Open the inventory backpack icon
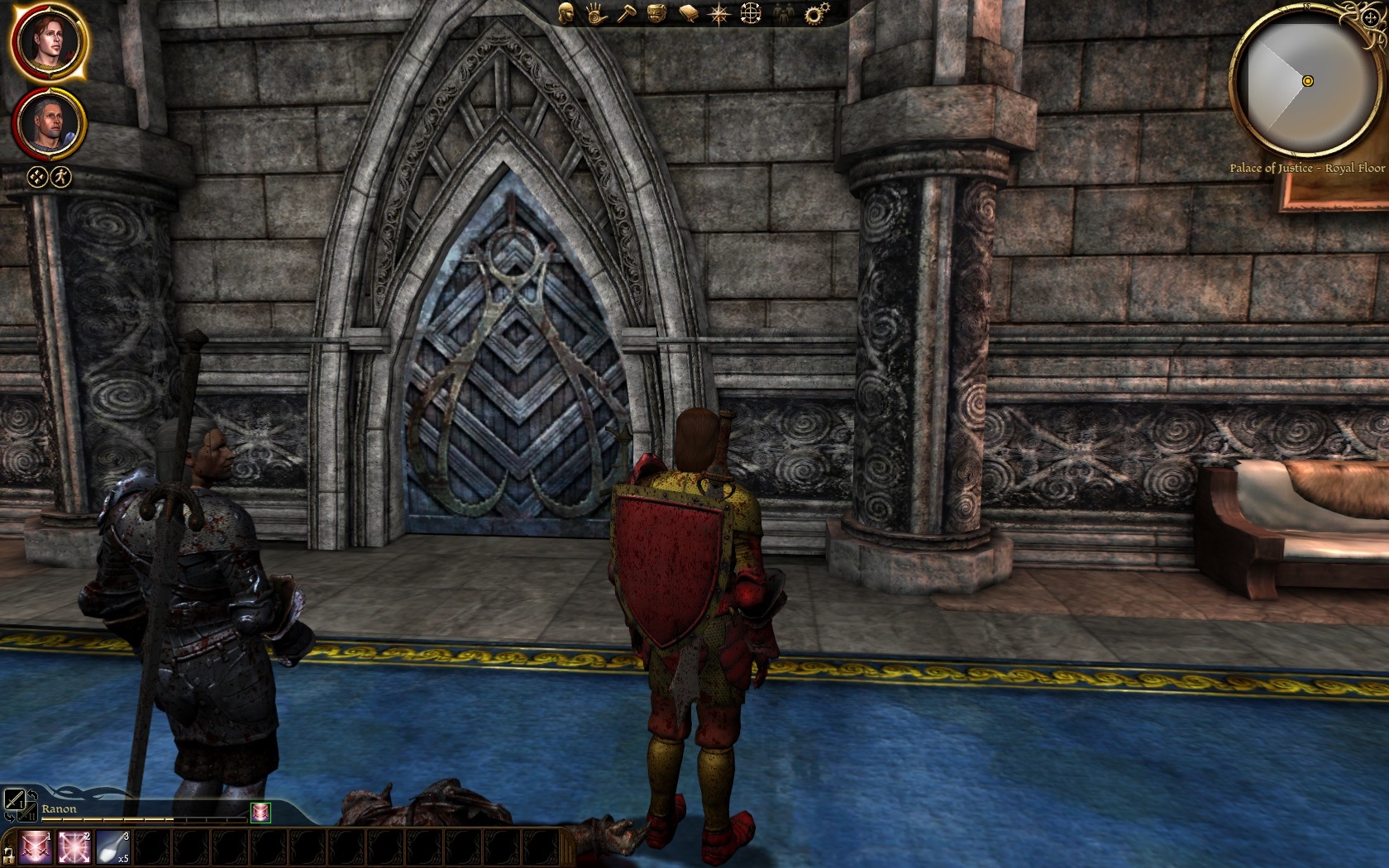The width and height of the screenshot is (1389, 868). click(x=657, y=13)
